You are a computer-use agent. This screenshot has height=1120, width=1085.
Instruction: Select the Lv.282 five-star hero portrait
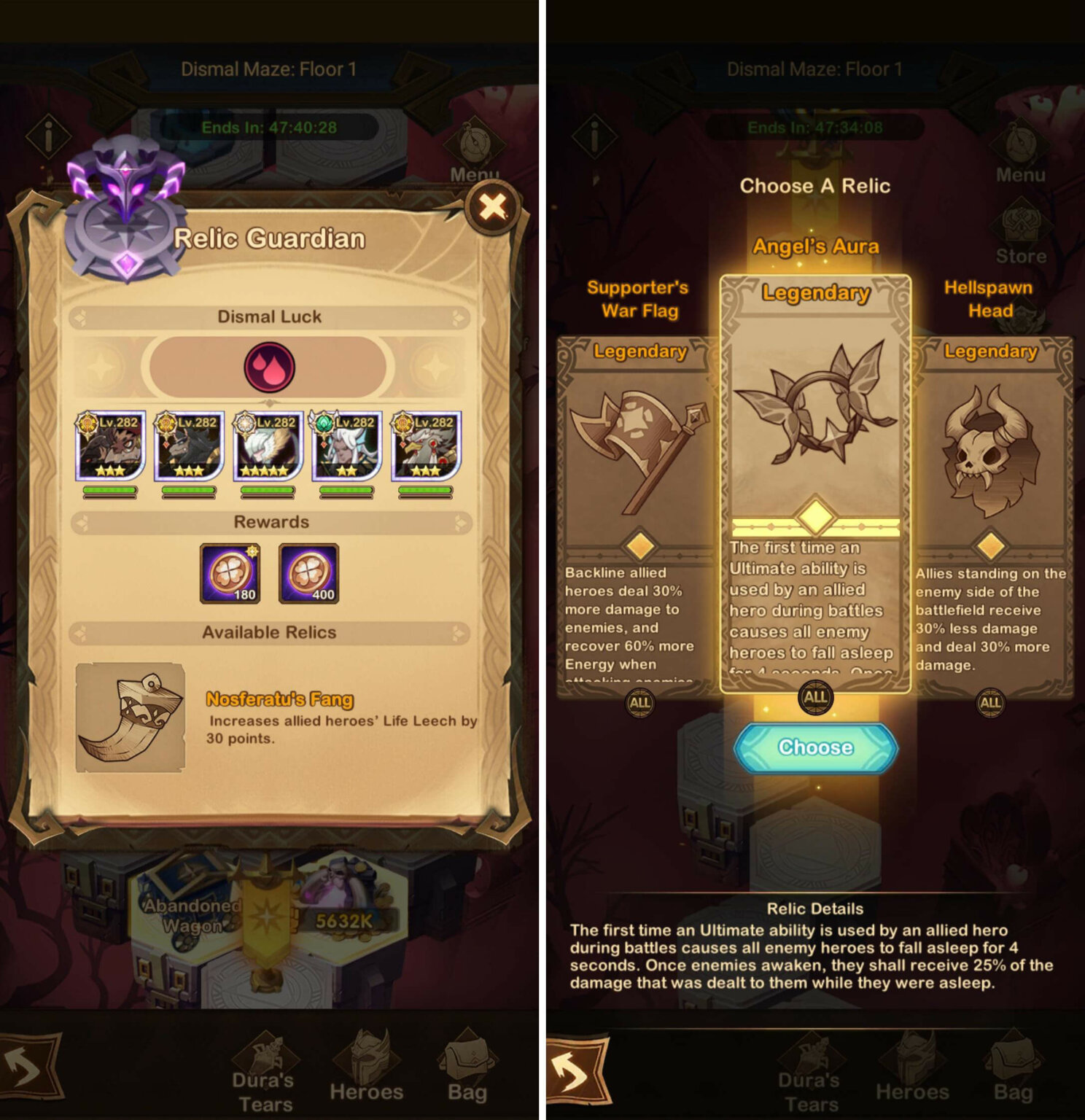click(268, 446)
